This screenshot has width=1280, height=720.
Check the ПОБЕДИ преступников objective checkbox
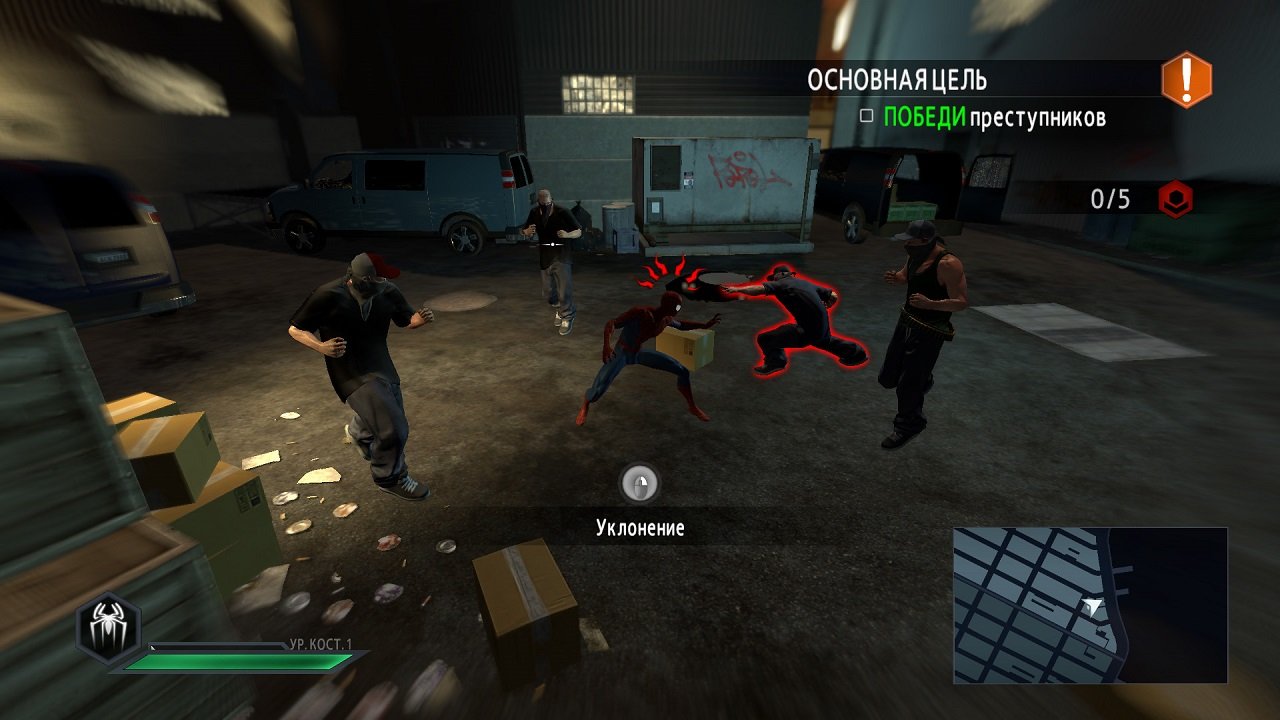(867, 115)
